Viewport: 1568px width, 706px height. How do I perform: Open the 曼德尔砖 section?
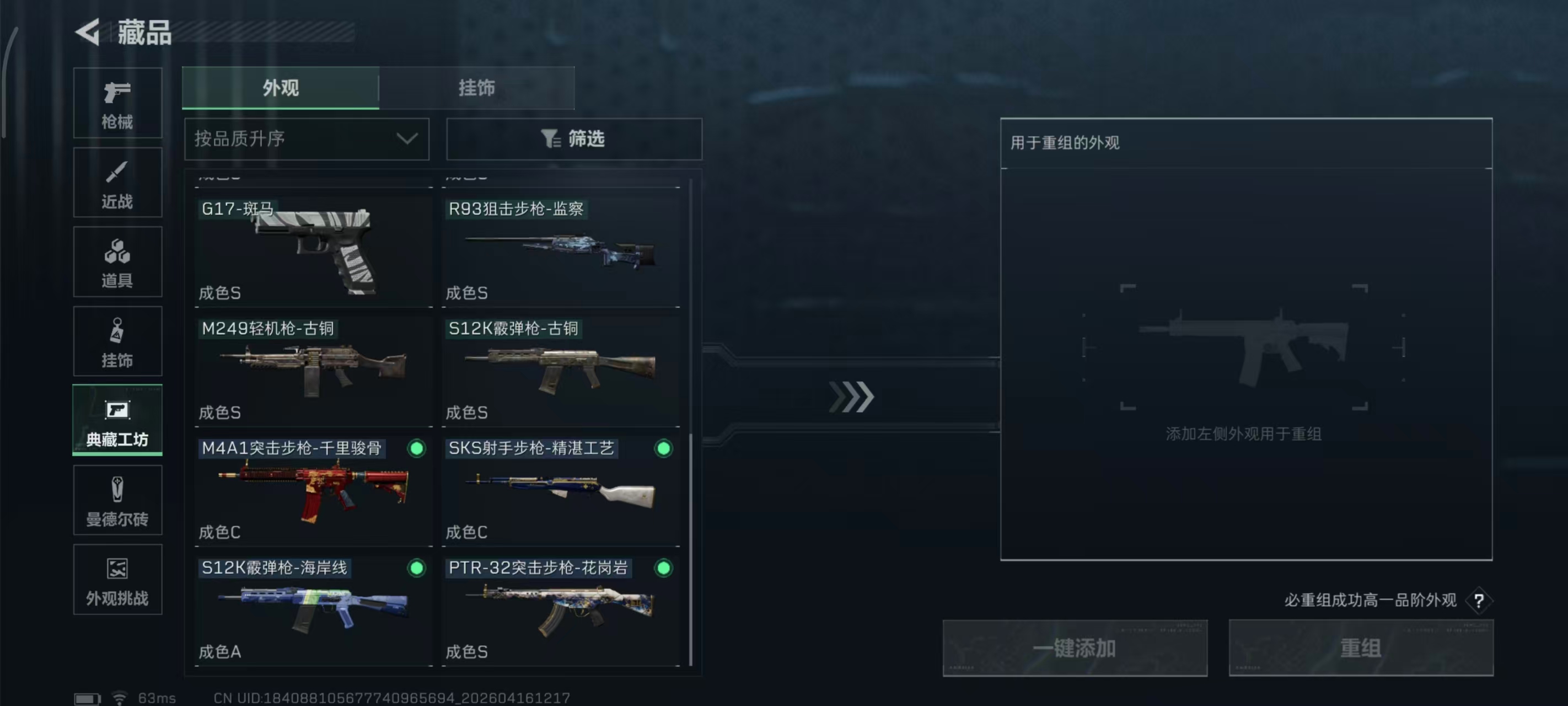click(117, 501)
